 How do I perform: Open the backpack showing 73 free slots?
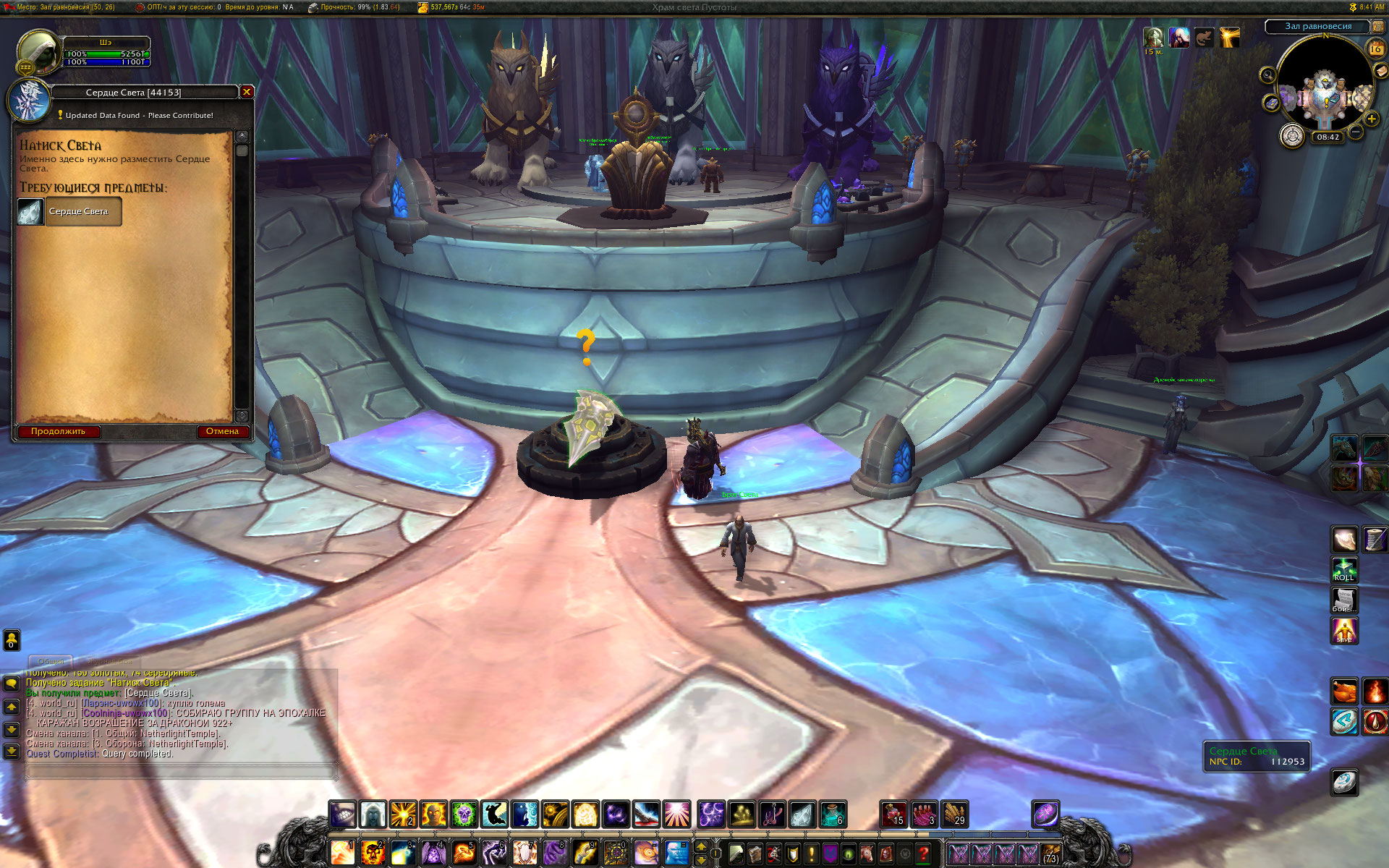[x=1050, y=854]
